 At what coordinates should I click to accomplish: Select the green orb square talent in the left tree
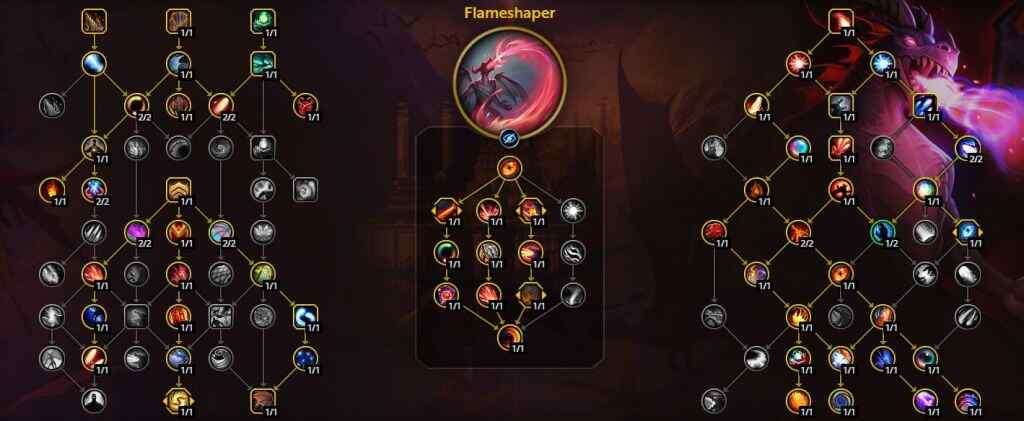point(262,21)
